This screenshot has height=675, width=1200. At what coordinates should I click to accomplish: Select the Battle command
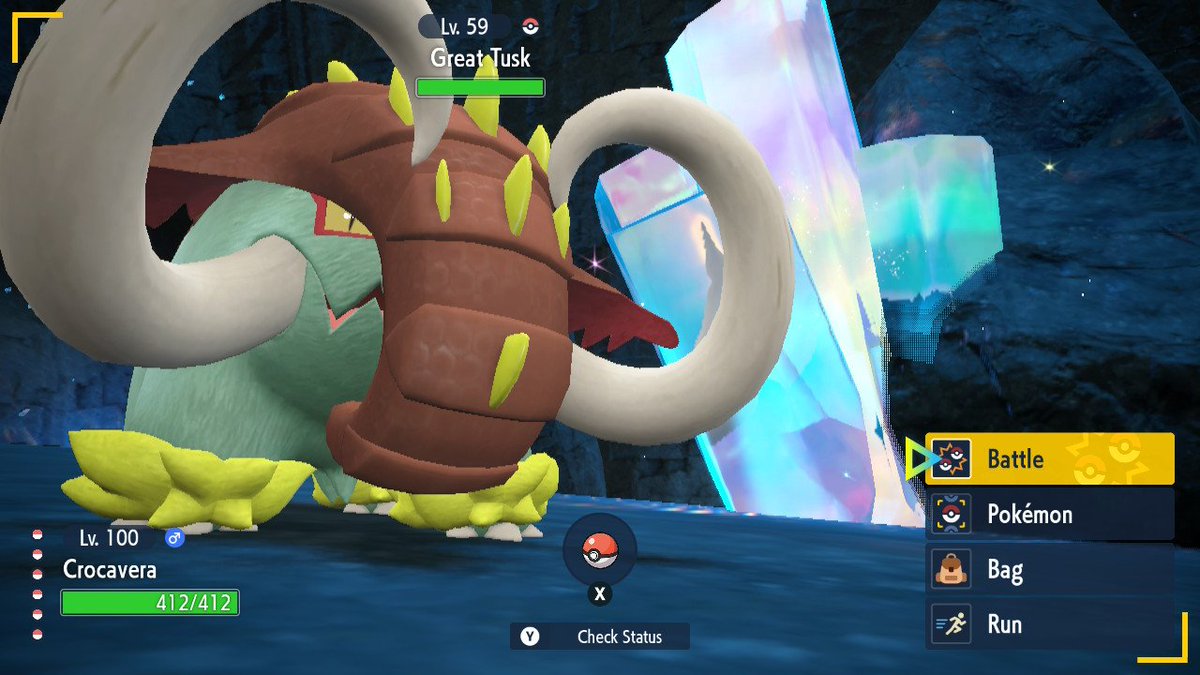(x=1048, y=459)
